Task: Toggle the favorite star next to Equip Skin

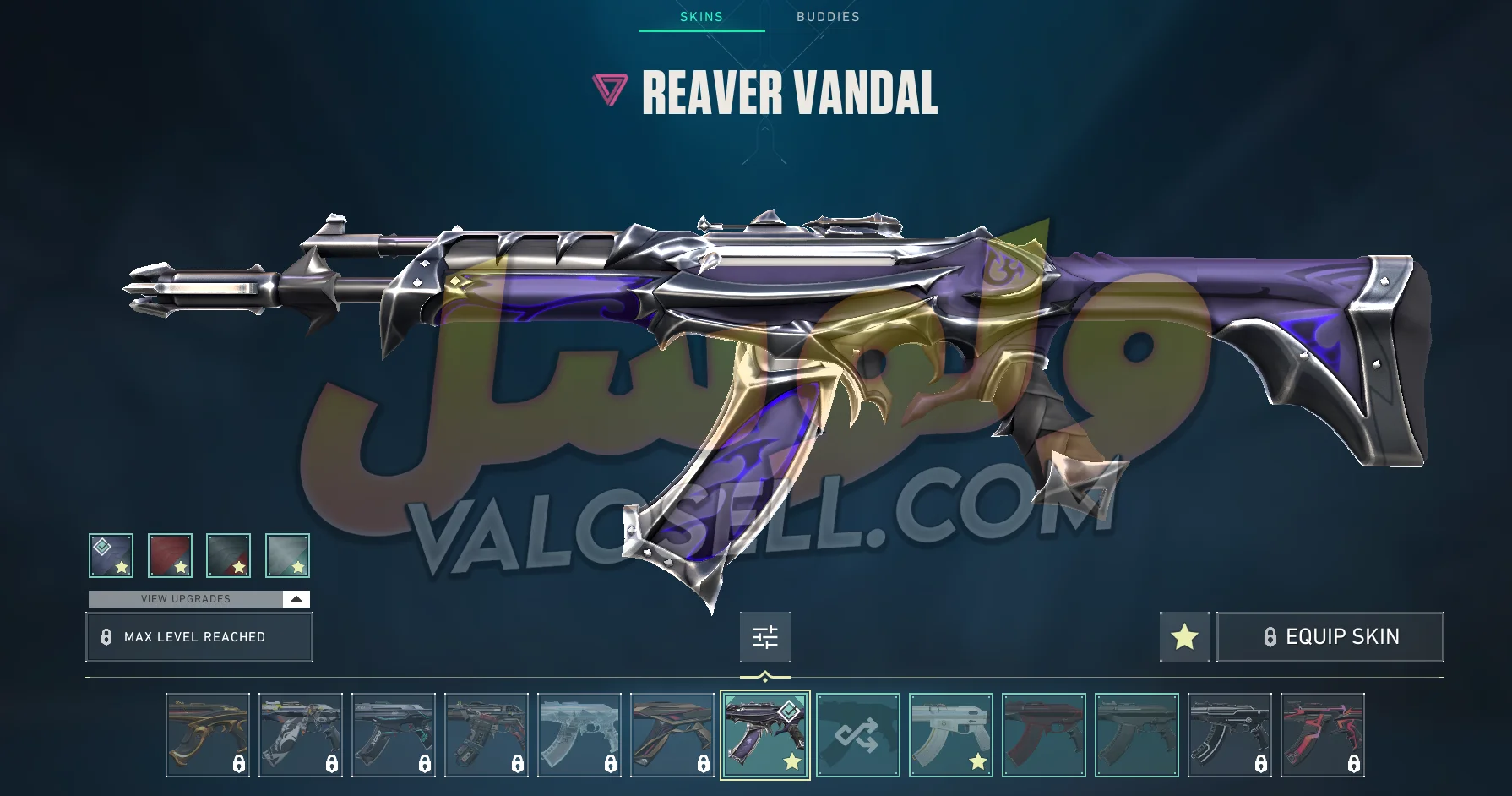Action: click(x=1183, y=636)
